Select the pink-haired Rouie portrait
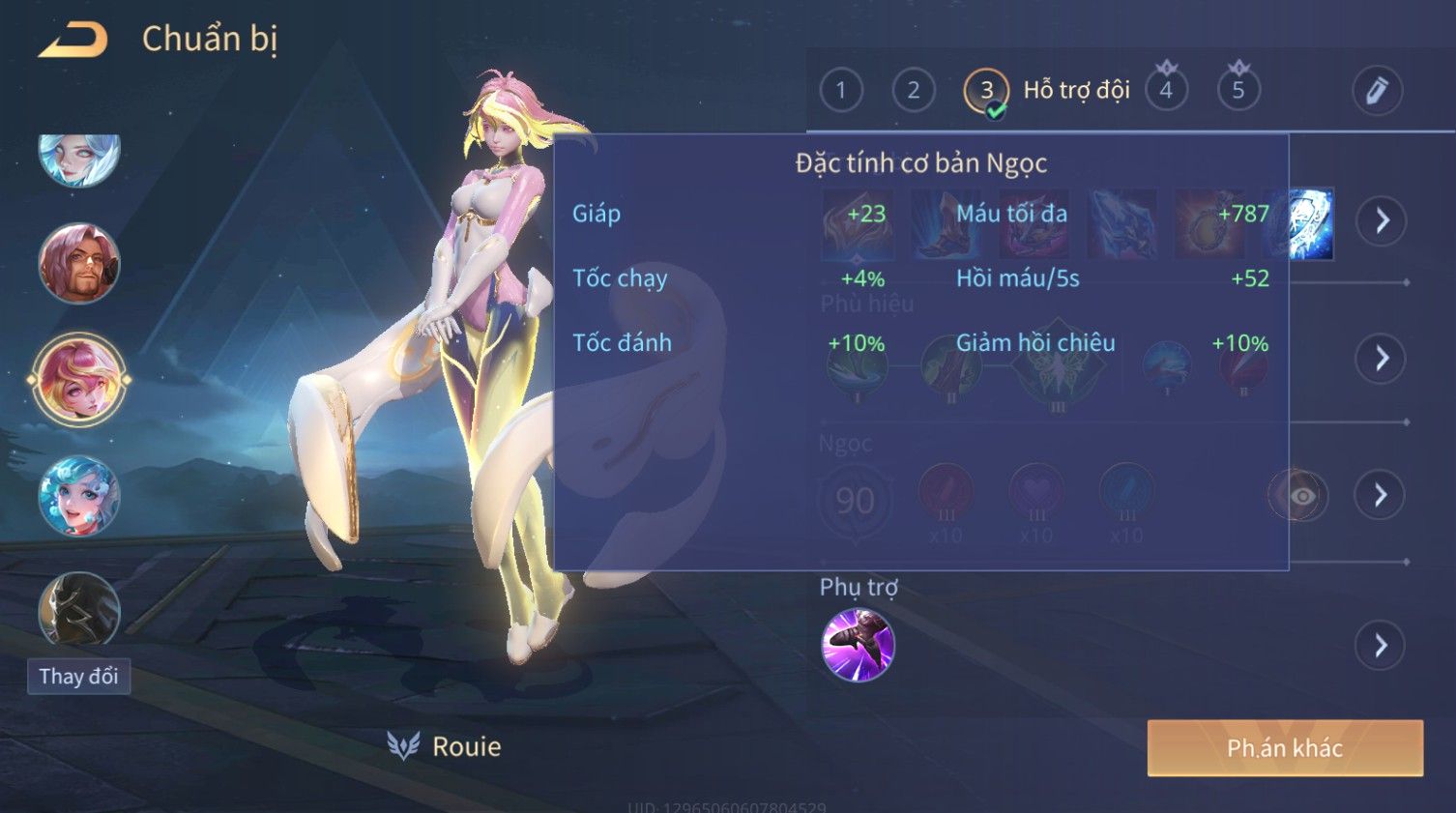This screenshot has width=1456, height=813. coord(79,379)
